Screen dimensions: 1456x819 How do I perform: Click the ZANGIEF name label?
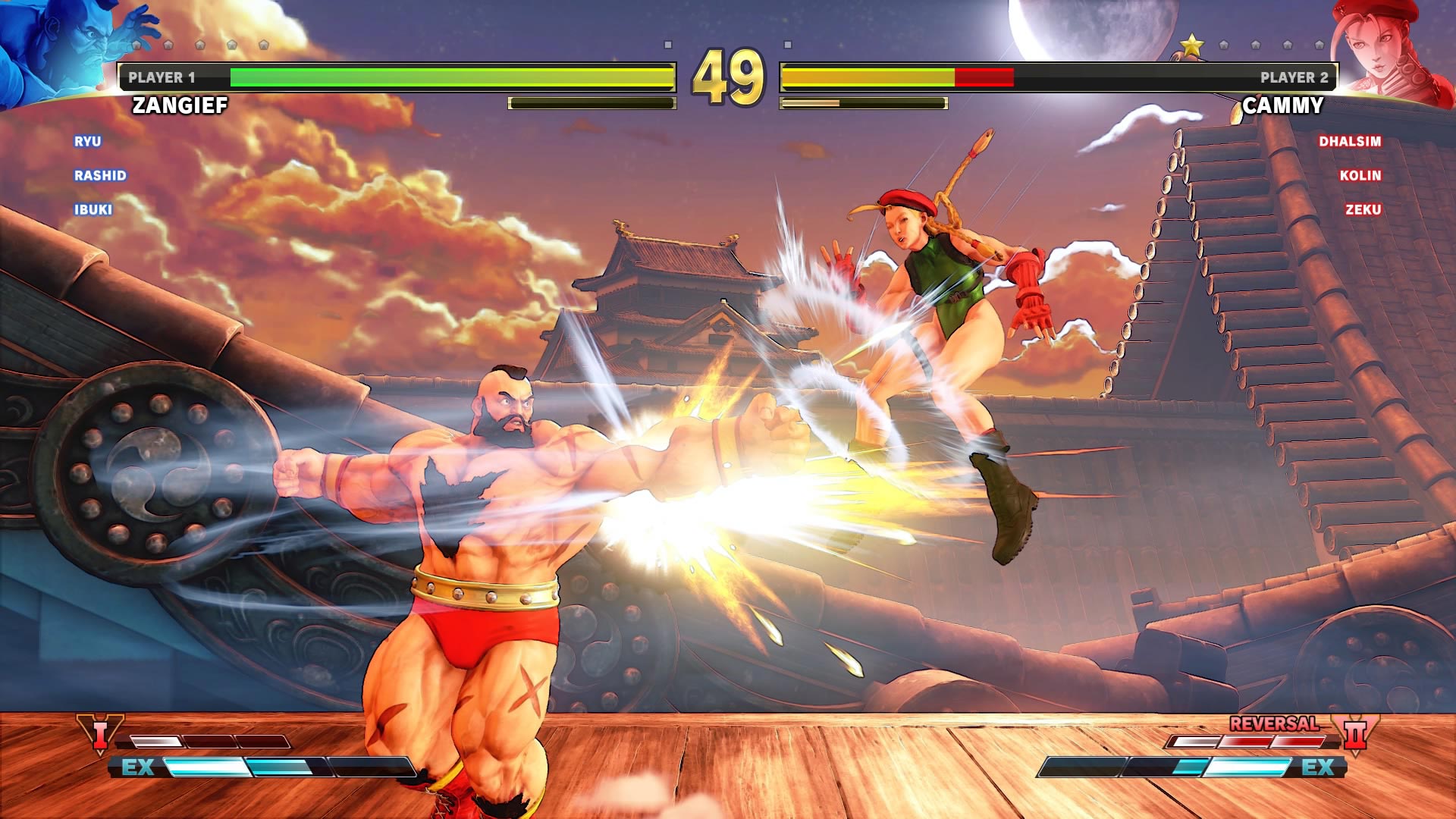179,105
